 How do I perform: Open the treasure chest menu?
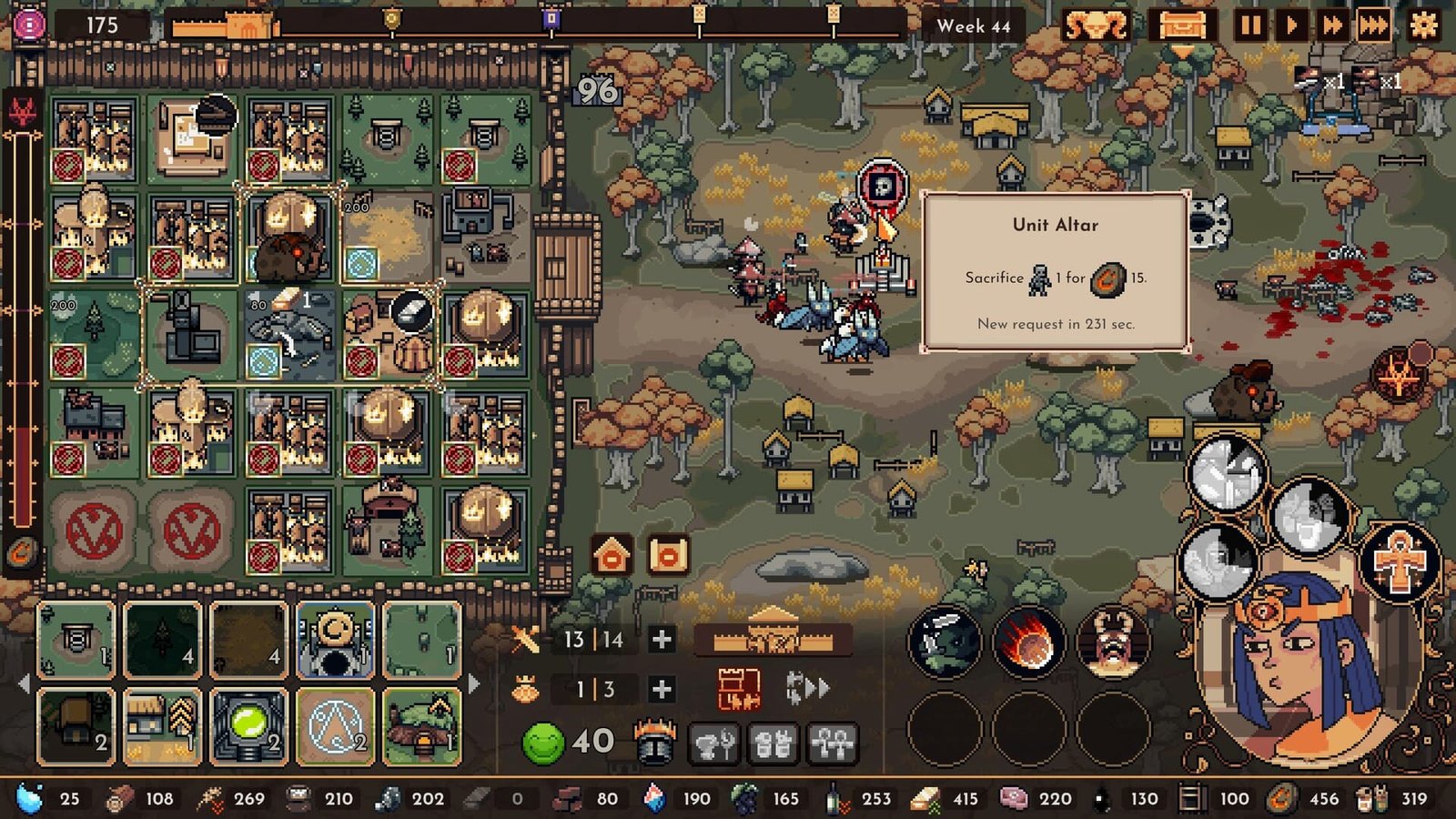[x=1182, y=25]
